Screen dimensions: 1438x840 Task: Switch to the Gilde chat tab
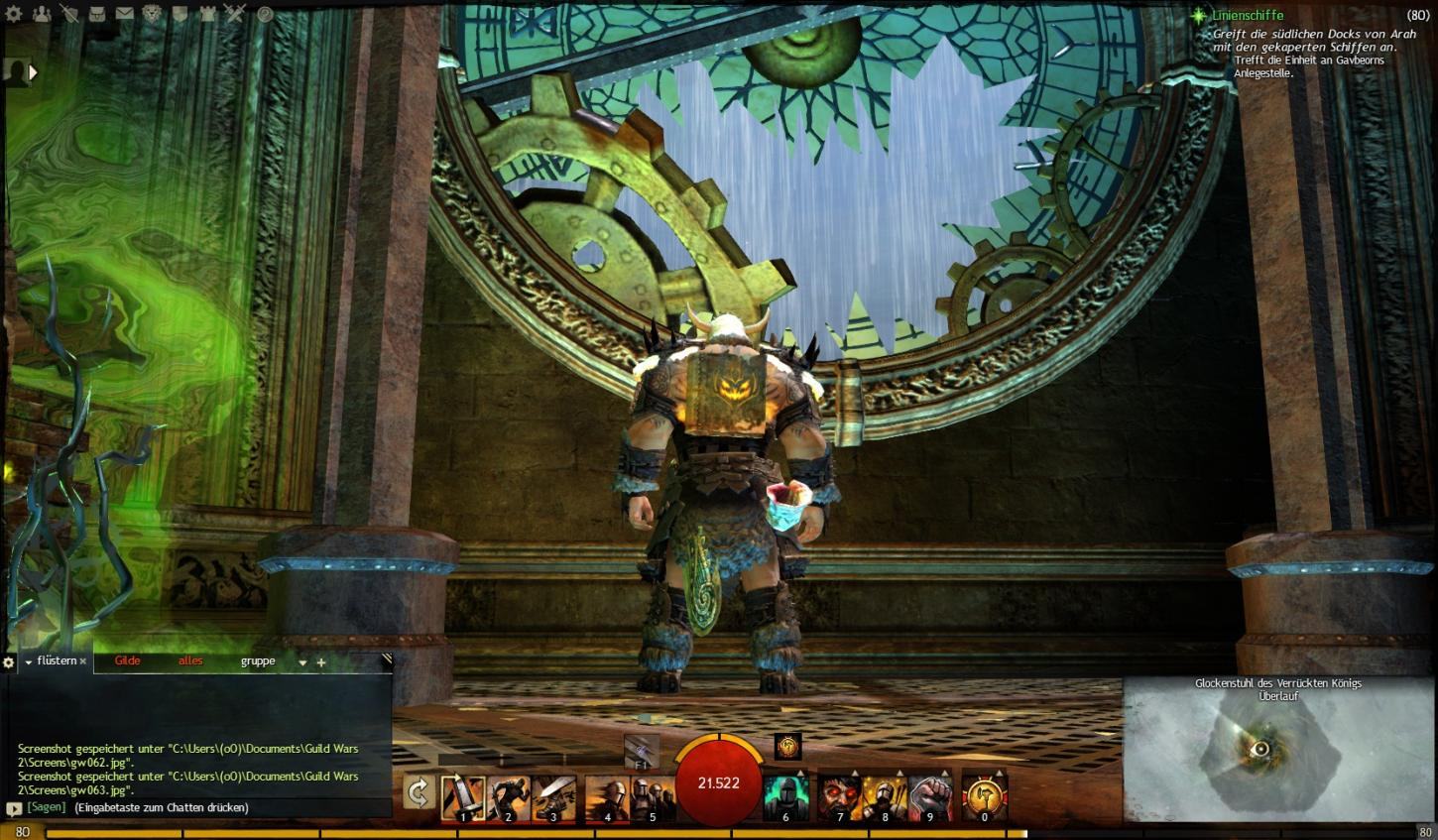(127, 661)
